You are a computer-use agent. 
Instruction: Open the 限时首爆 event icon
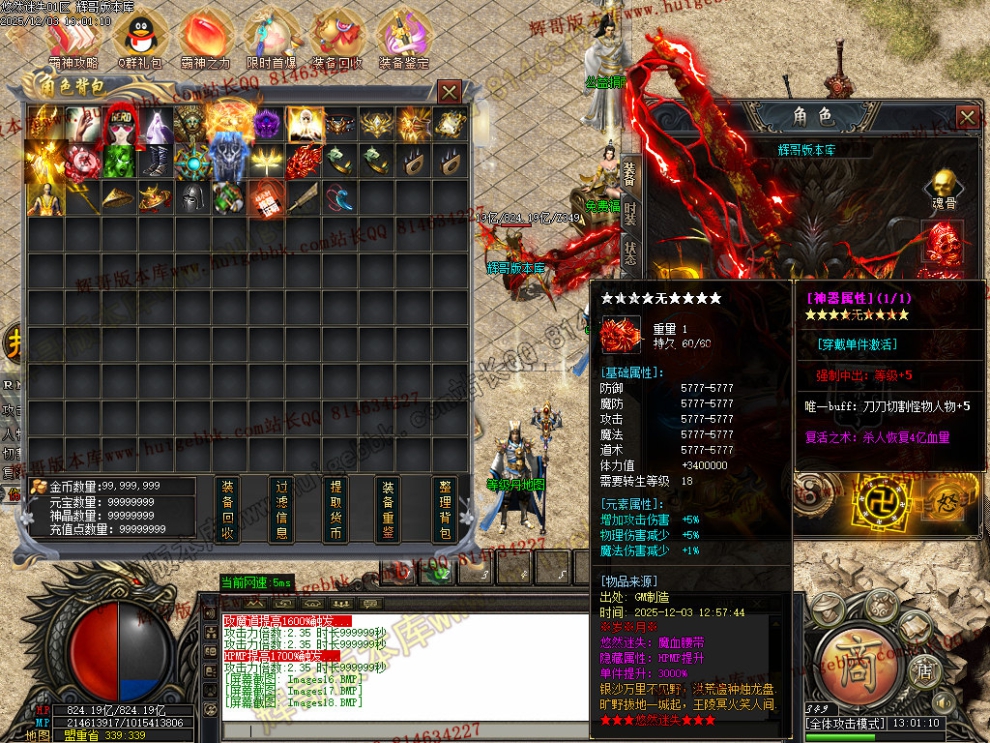coord(270,38)
